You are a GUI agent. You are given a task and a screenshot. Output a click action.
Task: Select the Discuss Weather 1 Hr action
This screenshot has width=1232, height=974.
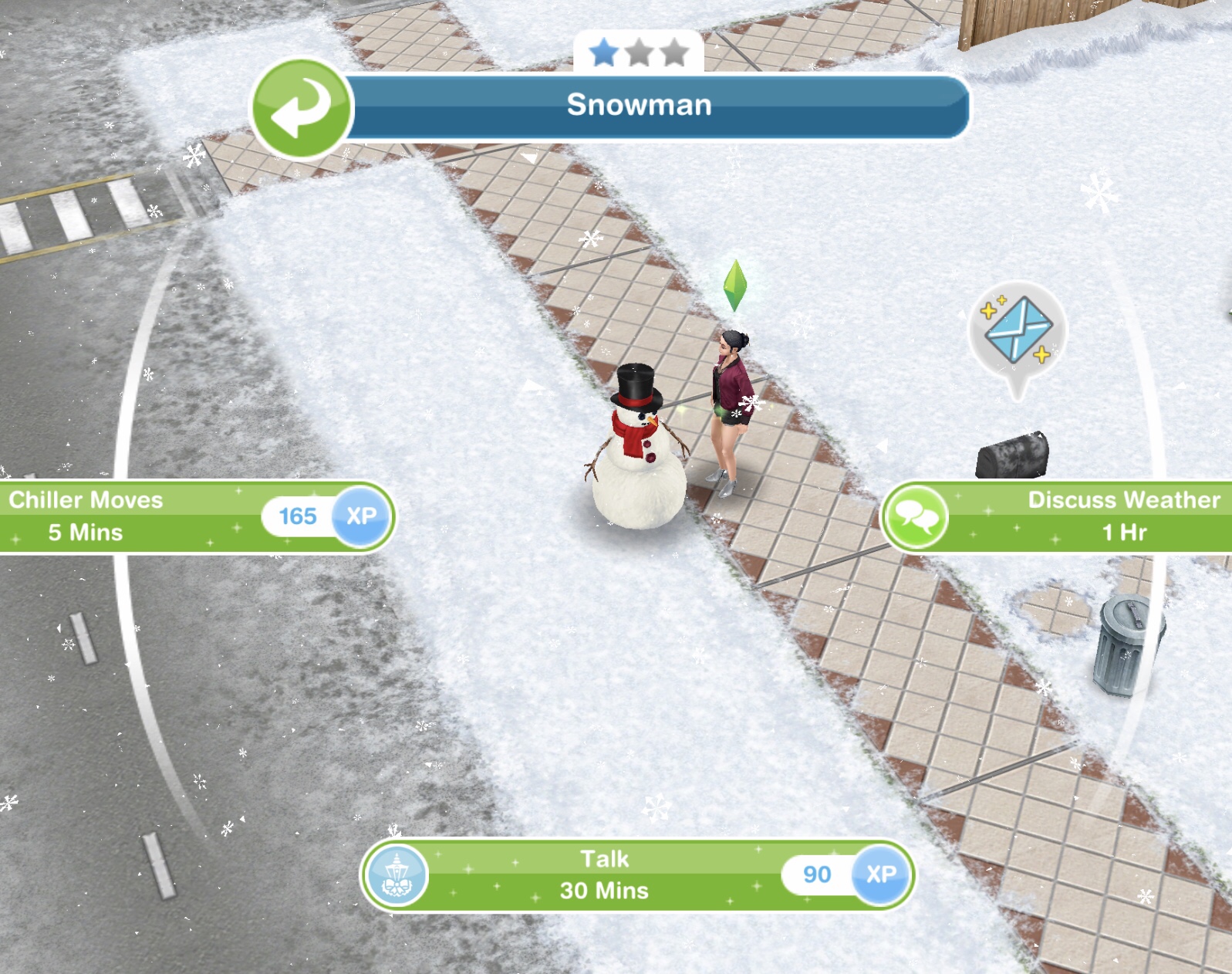(x=1065, y=516)
